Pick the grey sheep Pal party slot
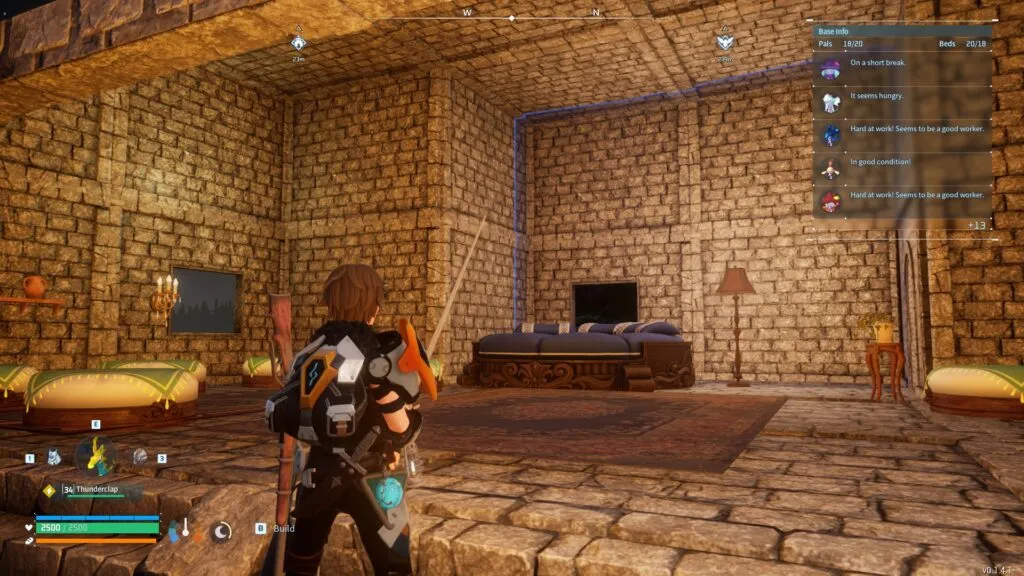 click(140, 457)
